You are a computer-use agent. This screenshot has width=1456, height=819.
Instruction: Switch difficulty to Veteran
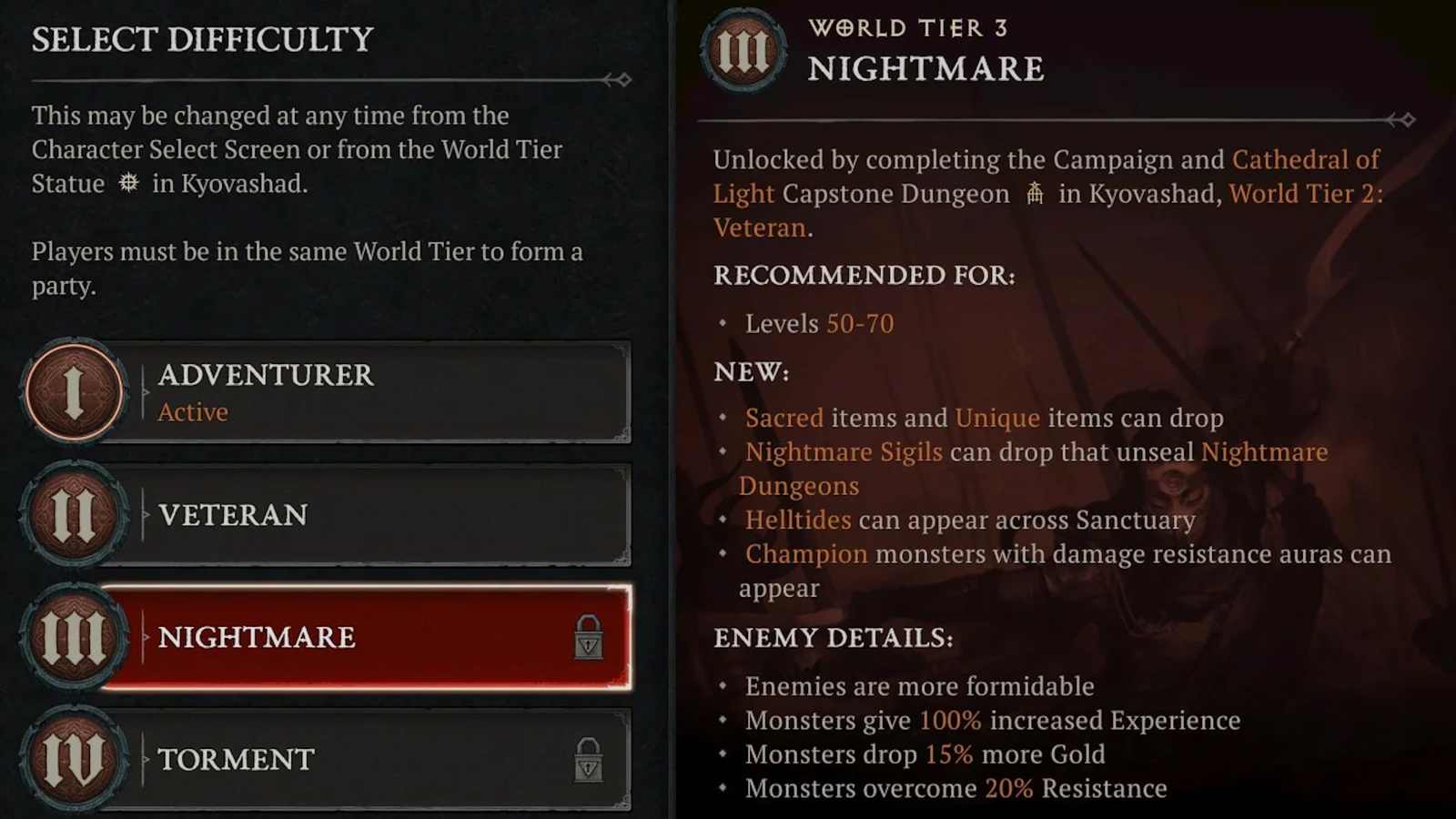coord(318,516)
